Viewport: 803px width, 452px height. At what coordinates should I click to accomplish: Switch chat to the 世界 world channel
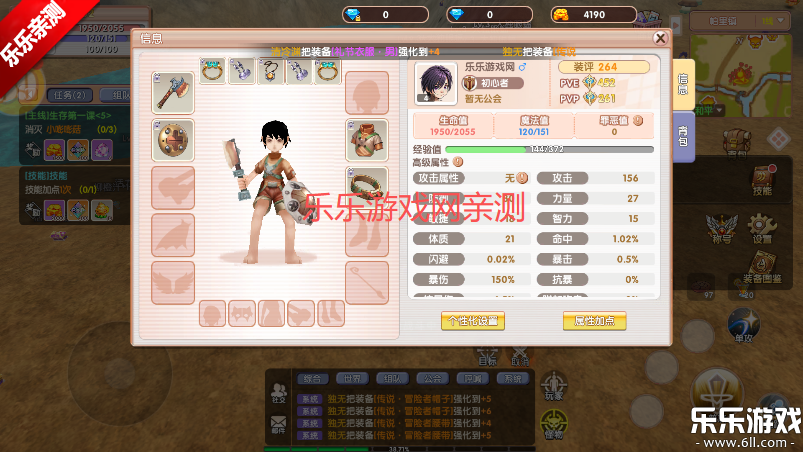point(348,379)
